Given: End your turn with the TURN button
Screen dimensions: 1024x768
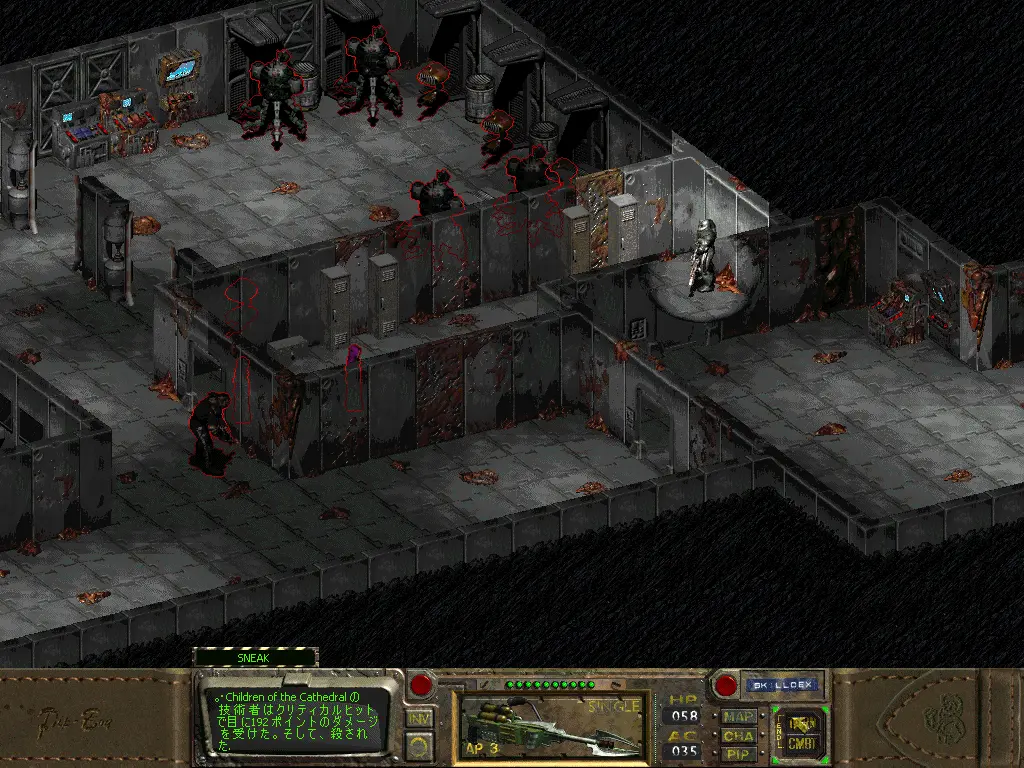Looking at the screenshot, I should pos(801,721).
